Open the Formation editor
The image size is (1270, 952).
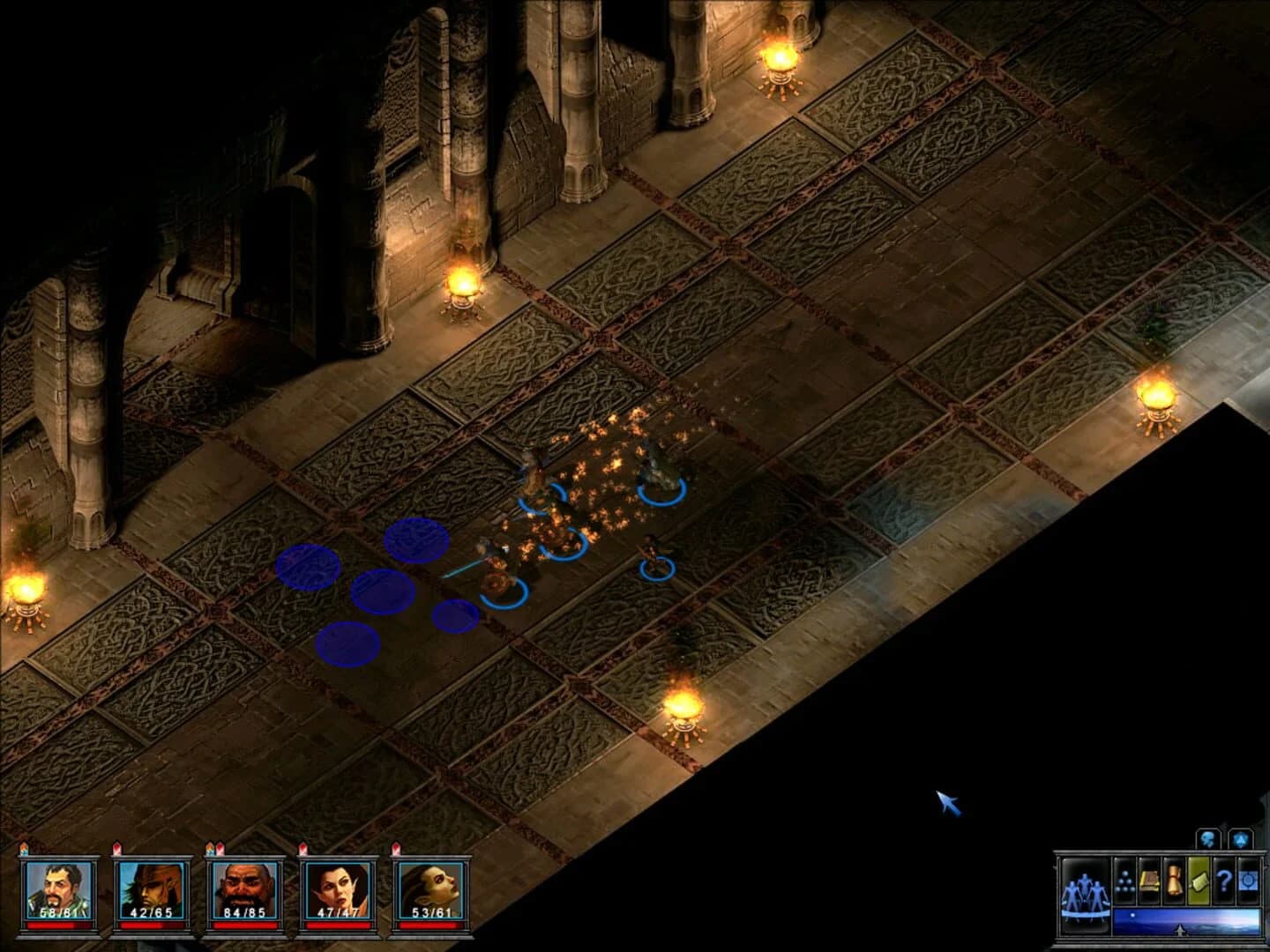pos(1125,881)
